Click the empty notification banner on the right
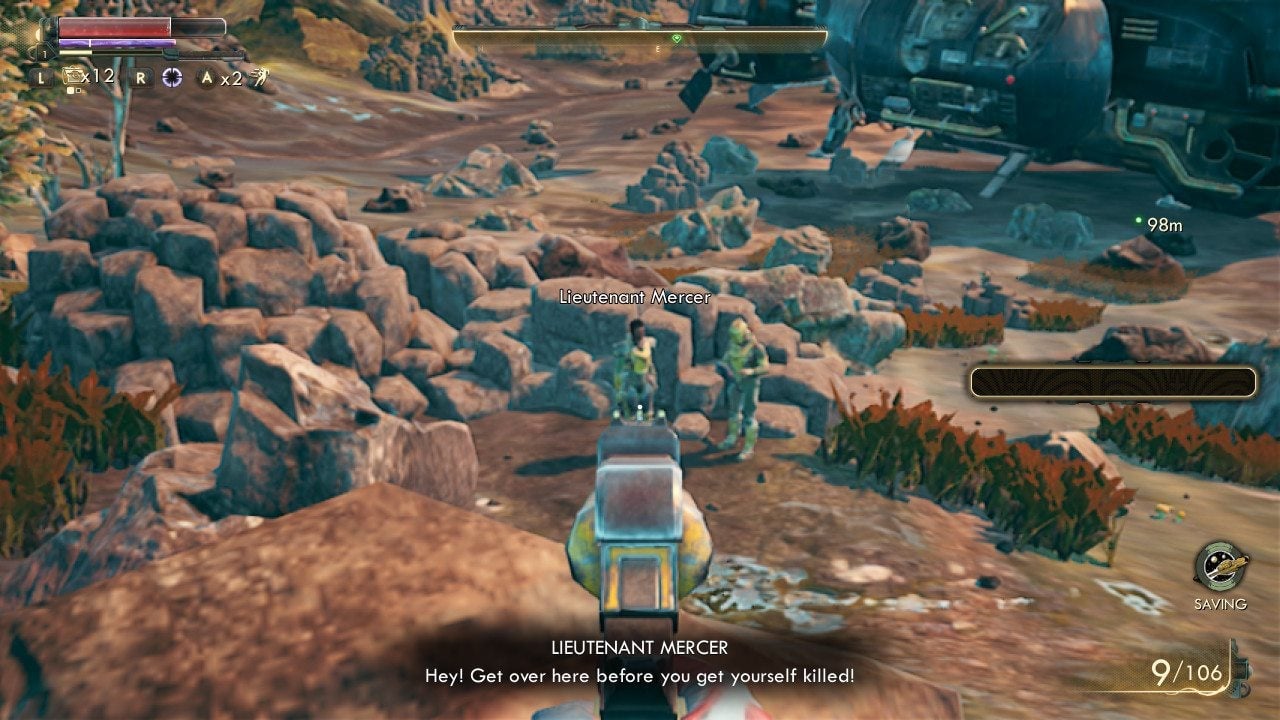 [1112, 379]
